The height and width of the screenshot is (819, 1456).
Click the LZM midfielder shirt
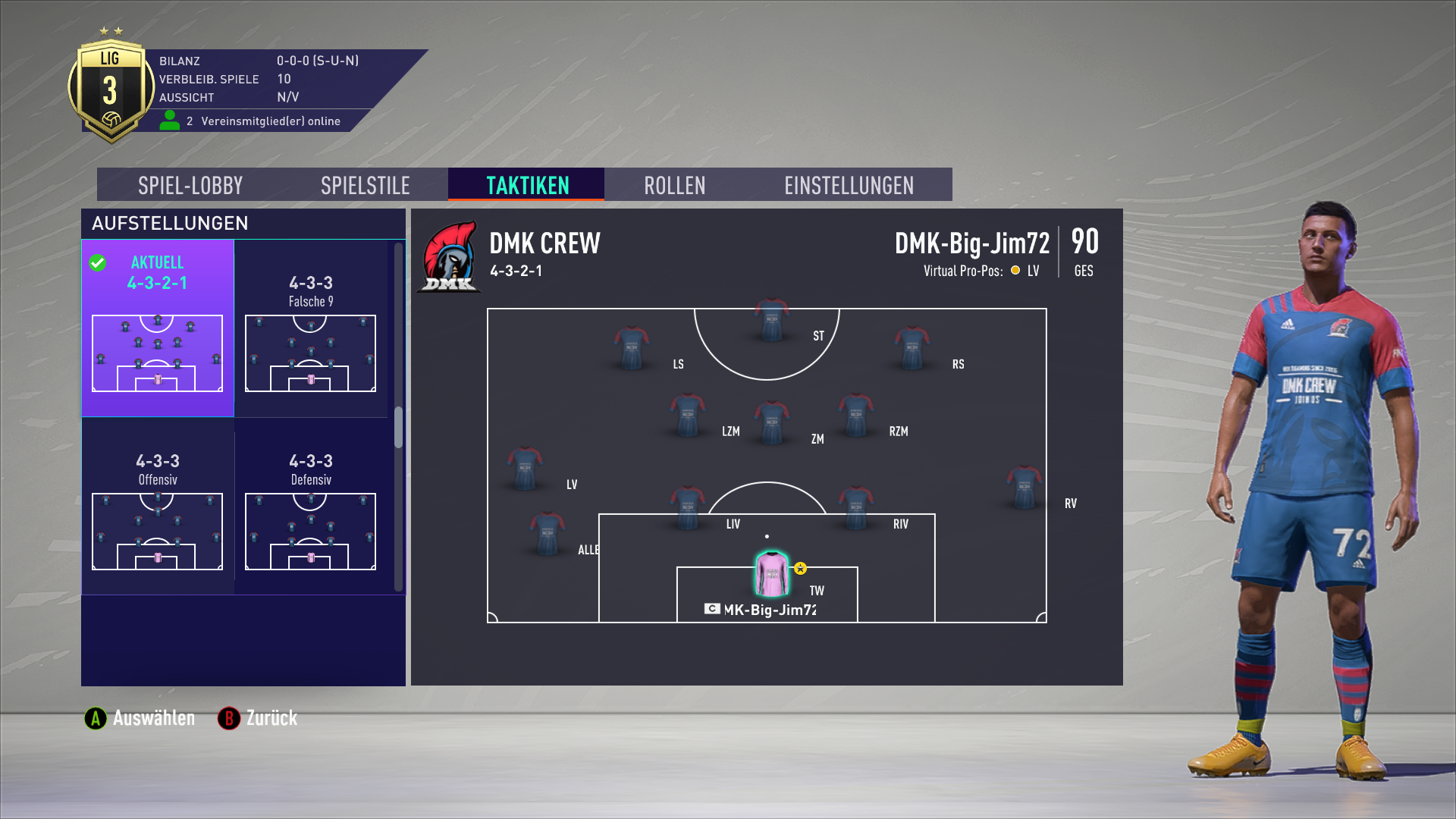tap(687, 414)
